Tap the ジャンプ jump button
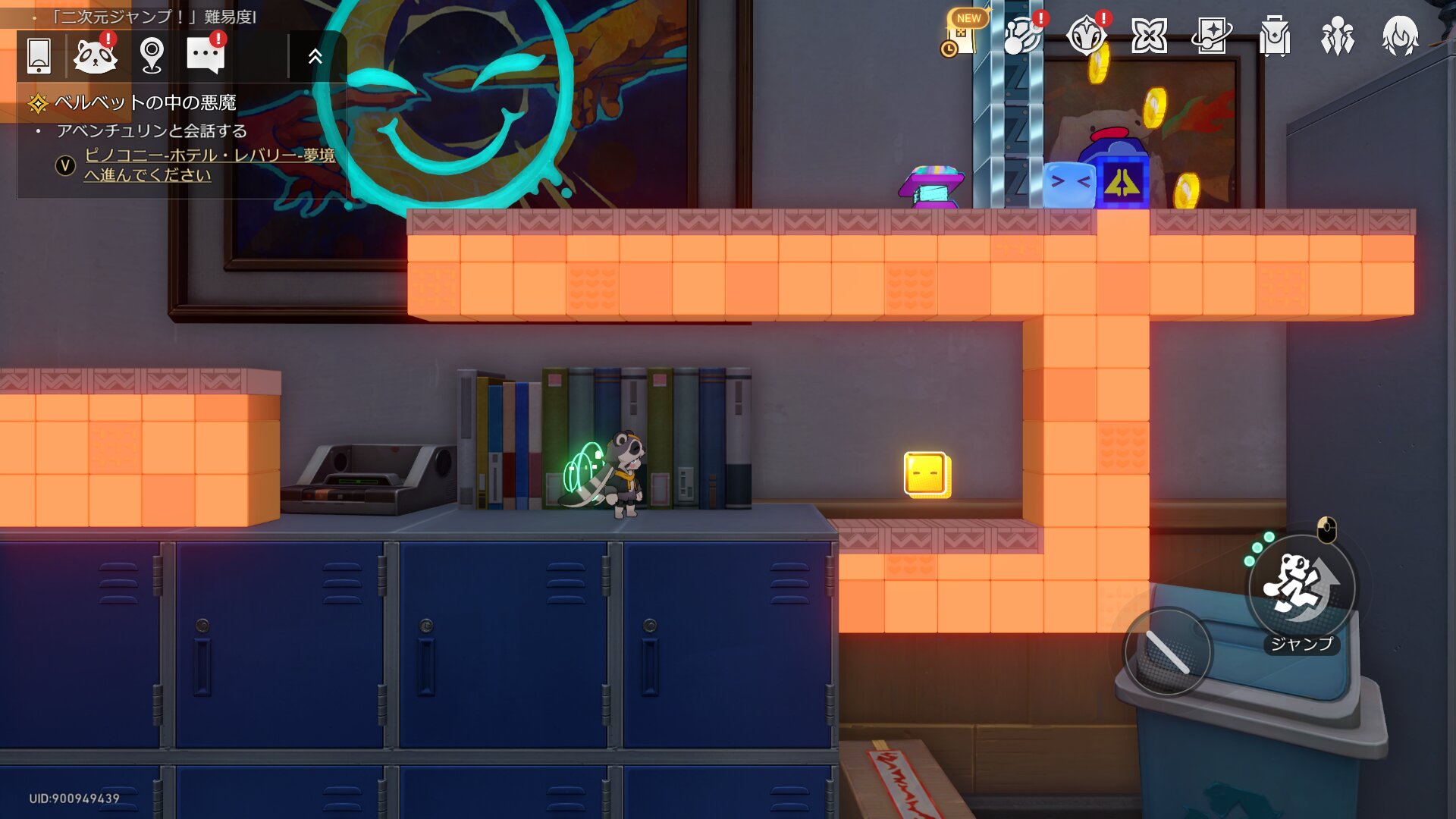The height and width of the screenshot is (819, 1456). click(1301, 588)
